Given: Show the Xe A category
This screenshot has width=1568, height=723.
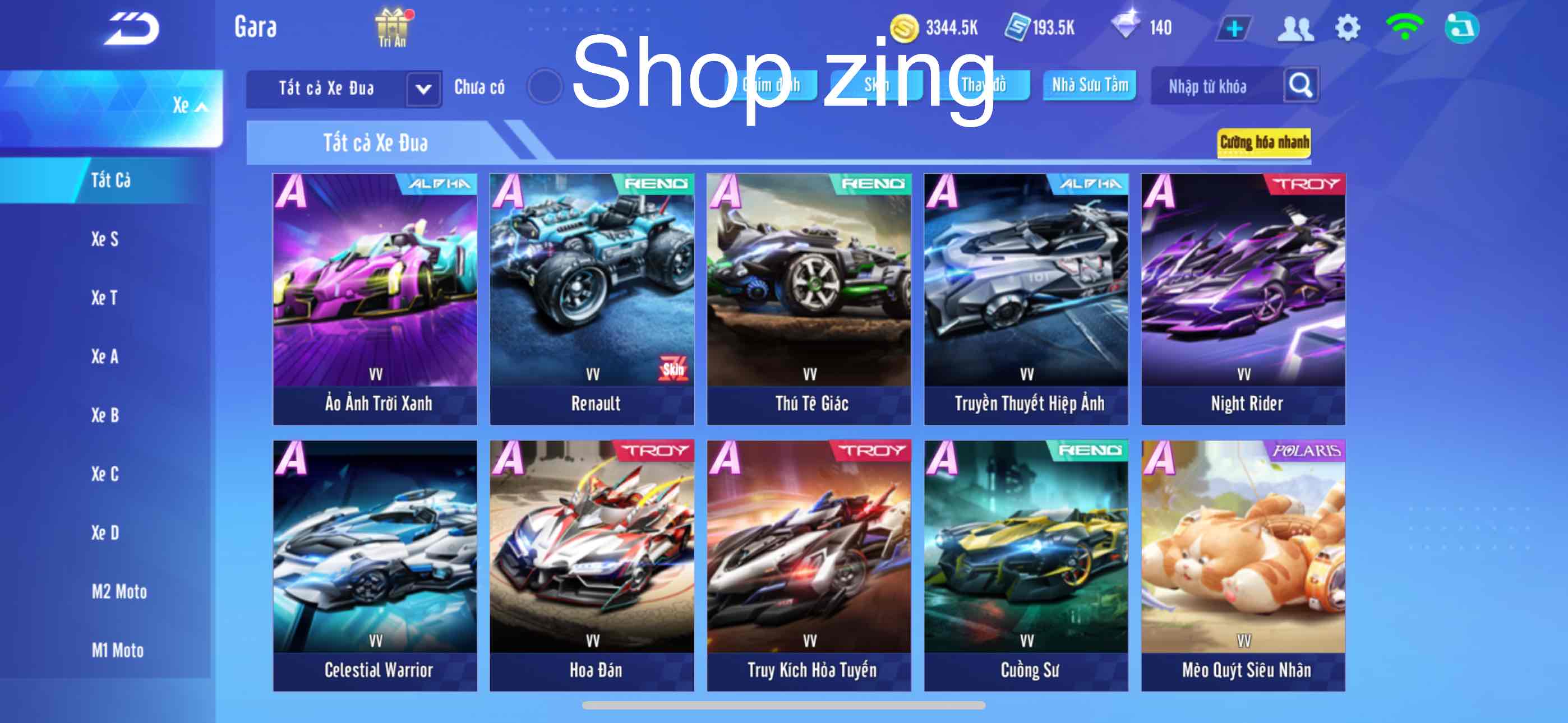Looking at the screenshot, I should [x=105, y=356].
